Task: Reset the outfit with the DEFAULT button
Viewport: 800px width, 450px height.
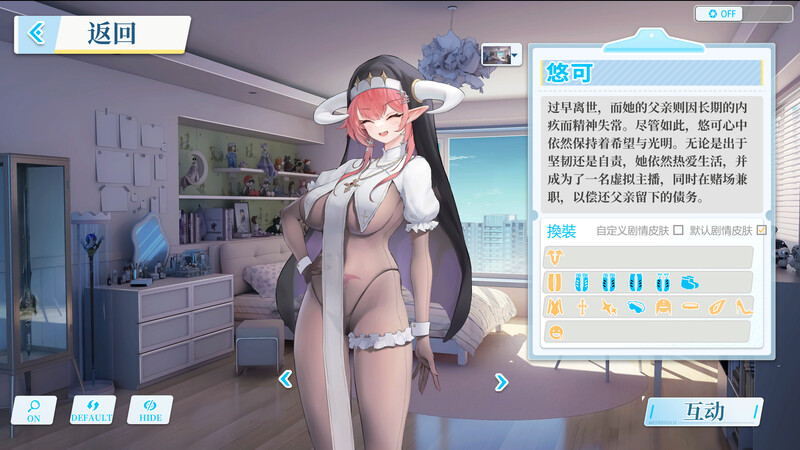Action: click(92, 409)
